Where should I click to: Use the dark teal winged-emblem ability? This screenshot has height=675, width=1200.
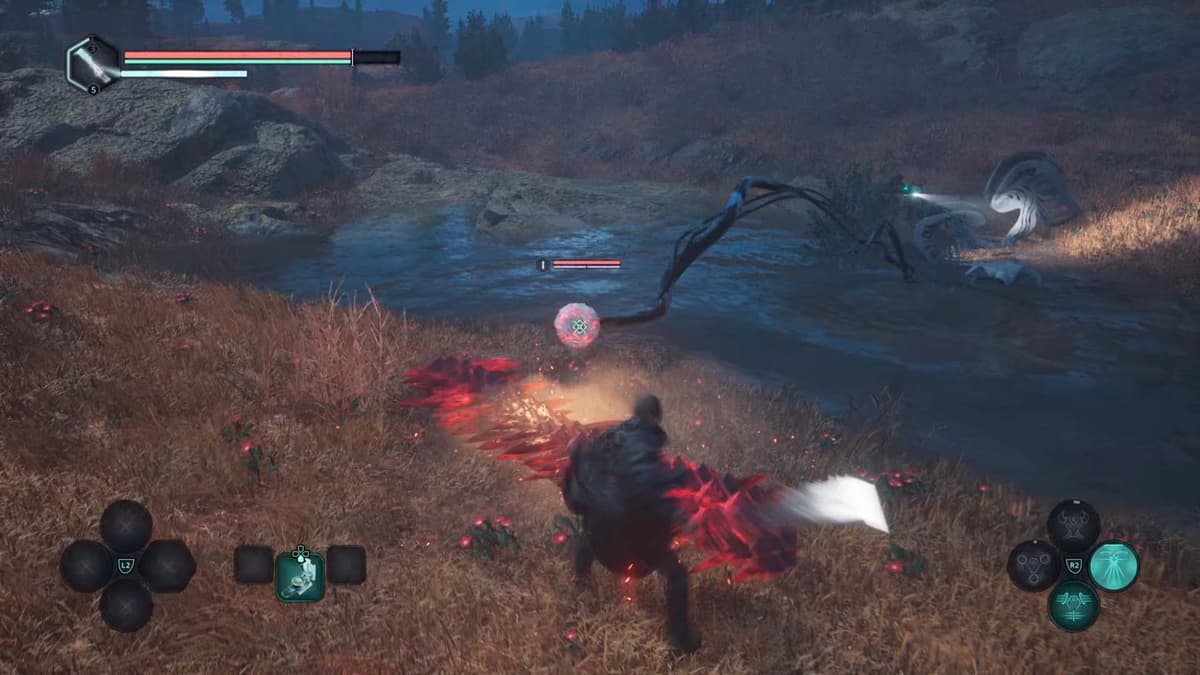1073,606
